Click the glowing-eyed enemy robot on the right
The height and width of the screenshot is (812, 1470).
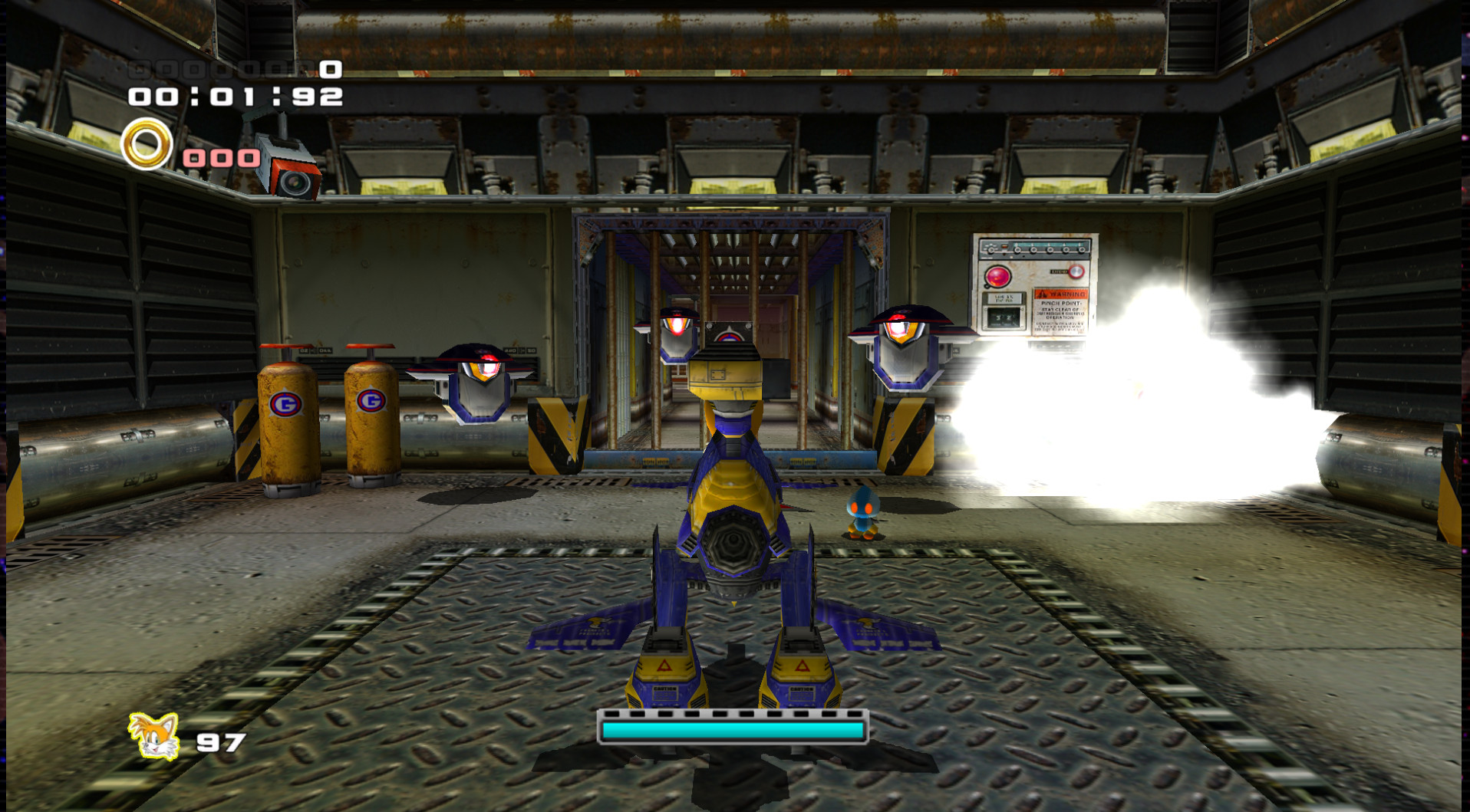point(905,349)
